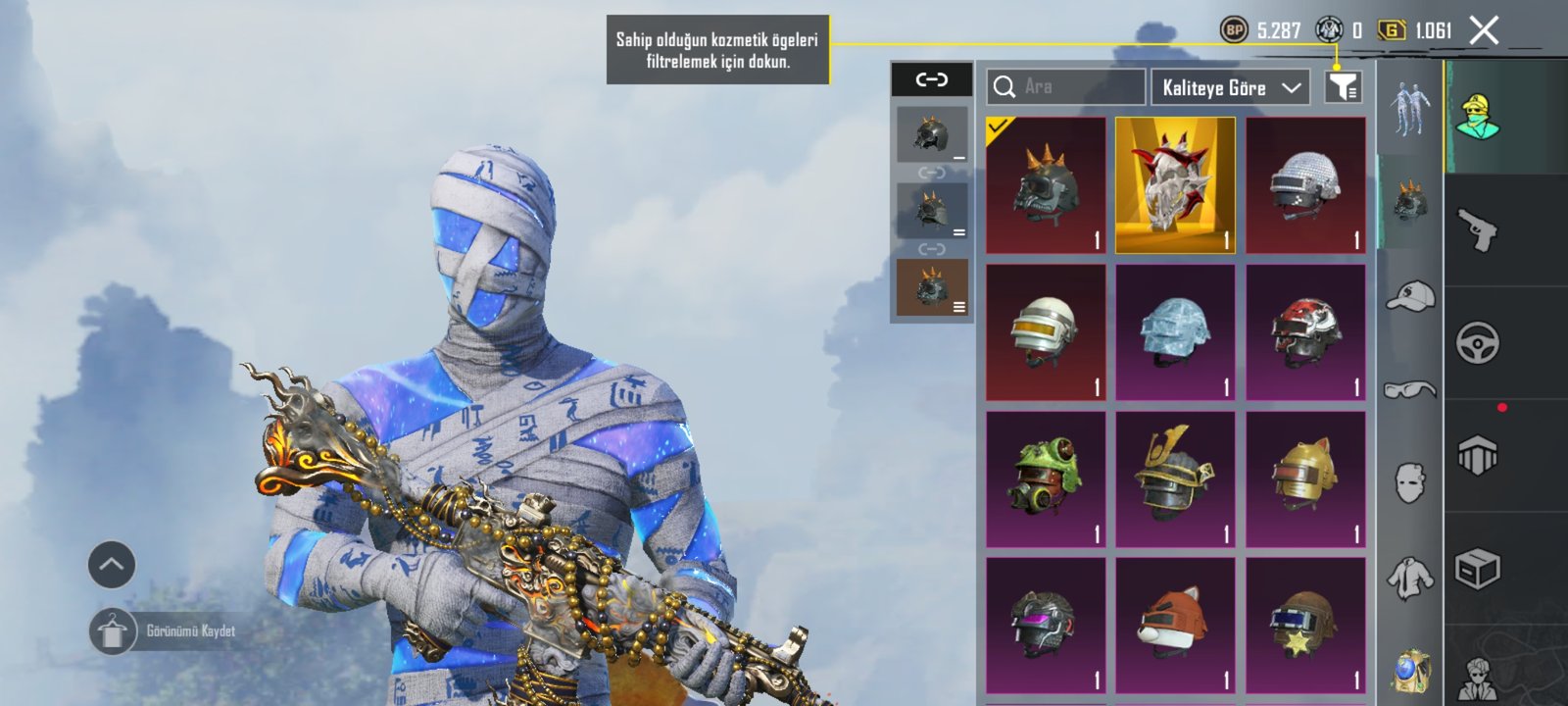Open the glasses category tab

point(1409,390)
